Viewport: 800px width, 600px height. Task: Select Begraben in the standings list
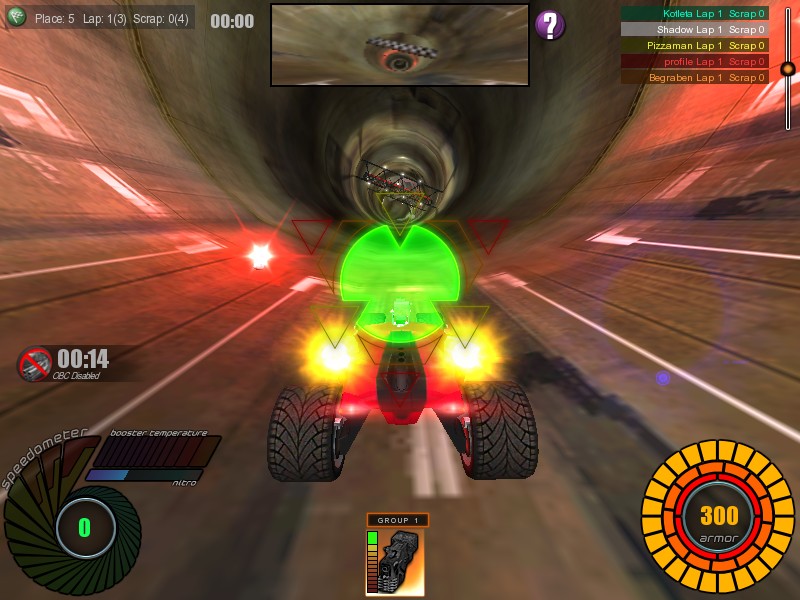[694, 77]
